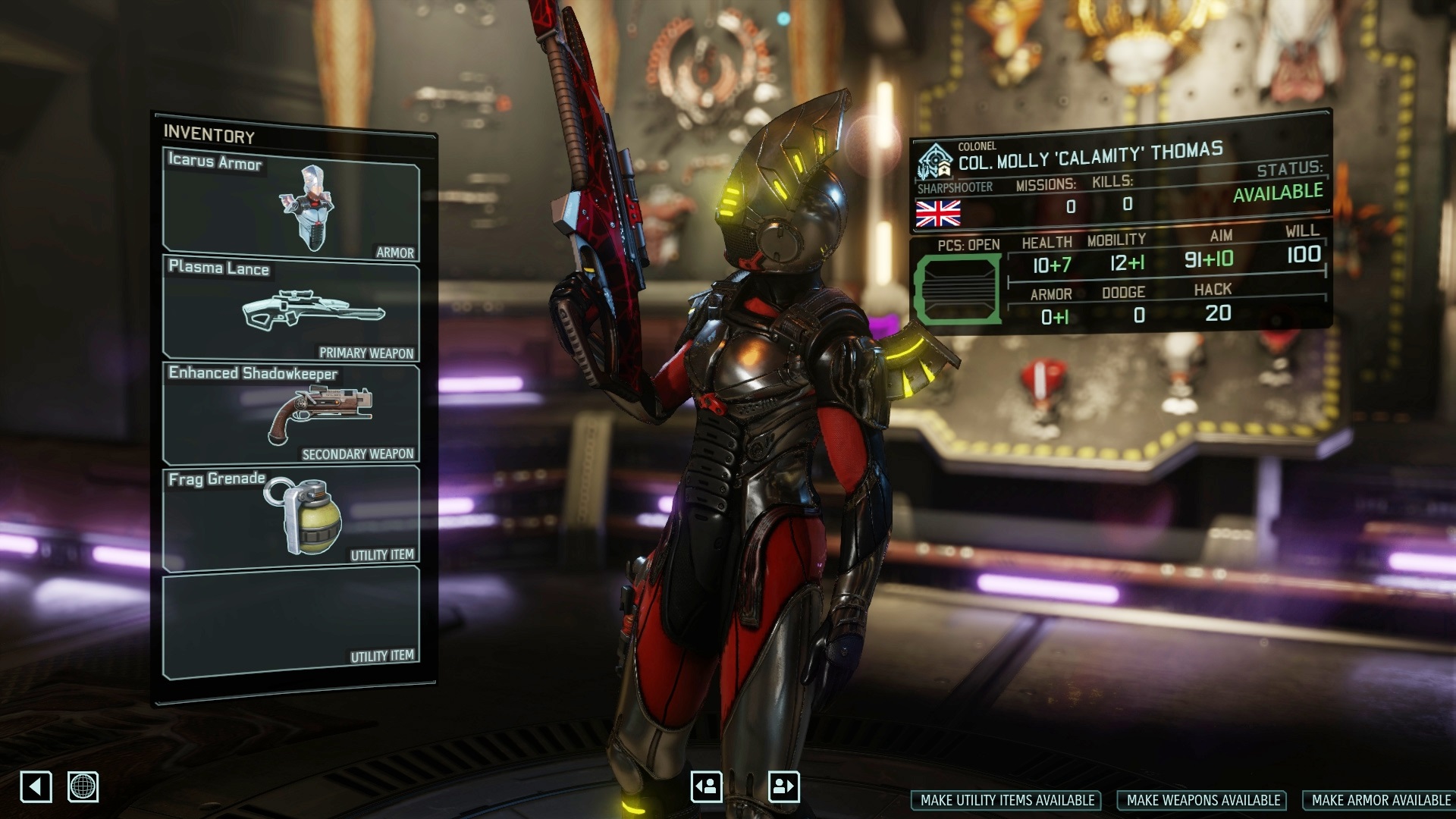This screenshot has width=1456, height=819.
Task: Switch to the next soldier
Action: 783,786
